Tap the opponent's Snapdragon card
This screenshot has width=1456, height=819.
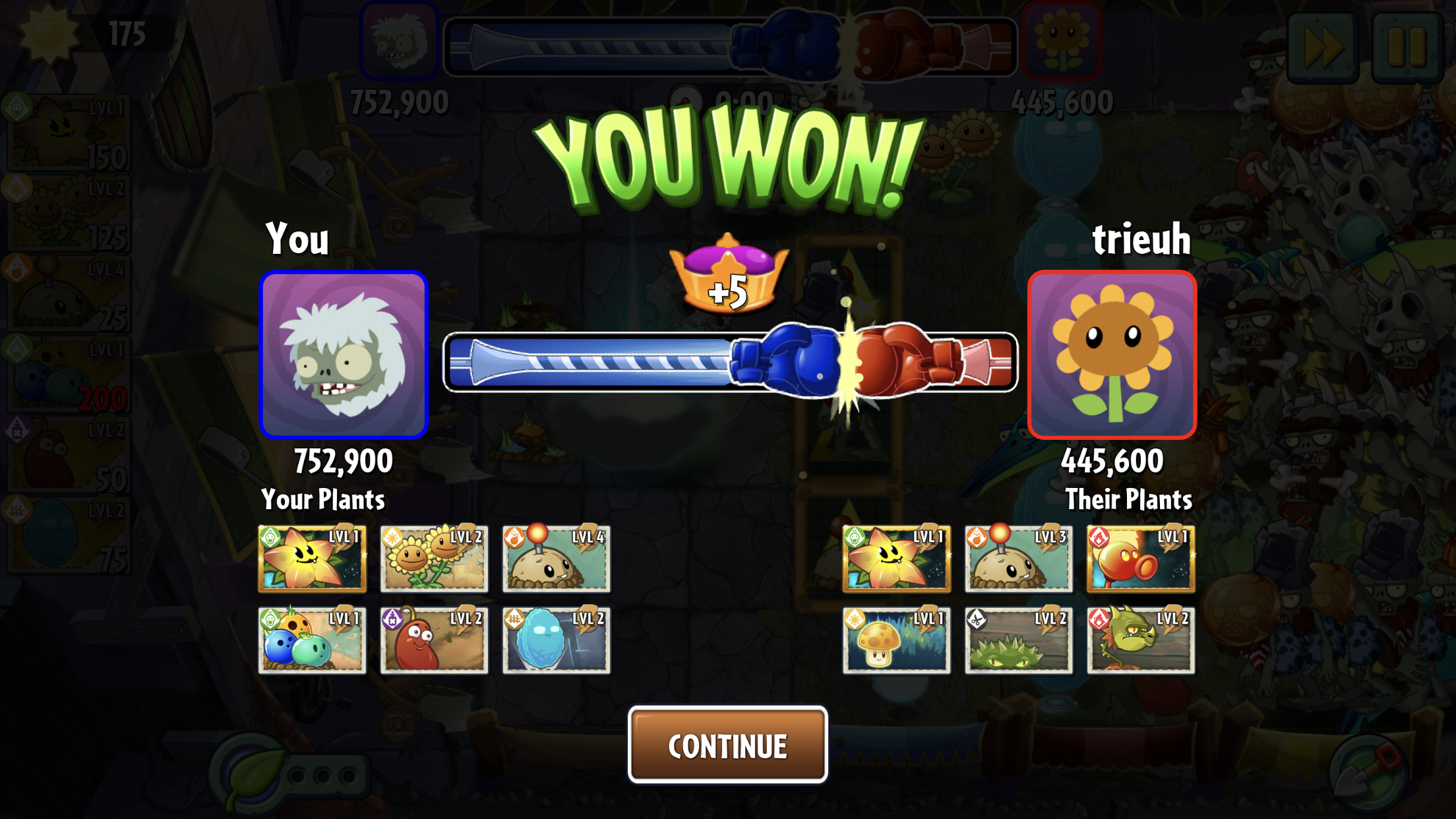click(x=1140, y=640)
